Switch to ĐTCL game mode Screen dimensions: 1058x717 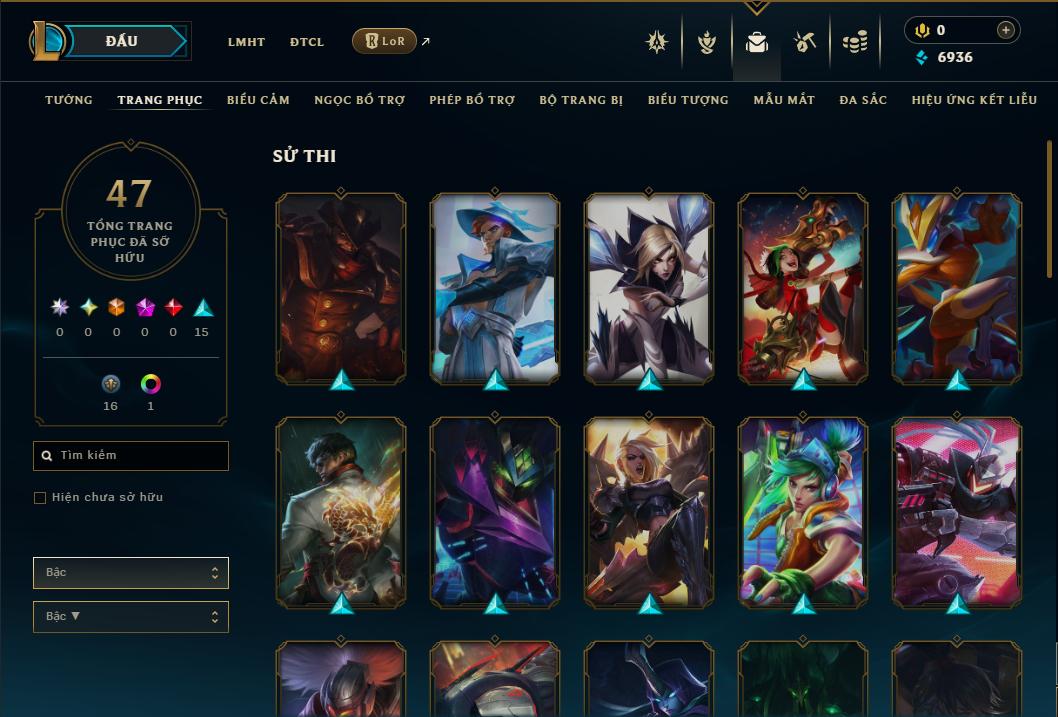pyautogui.click(x=307, y=42)
